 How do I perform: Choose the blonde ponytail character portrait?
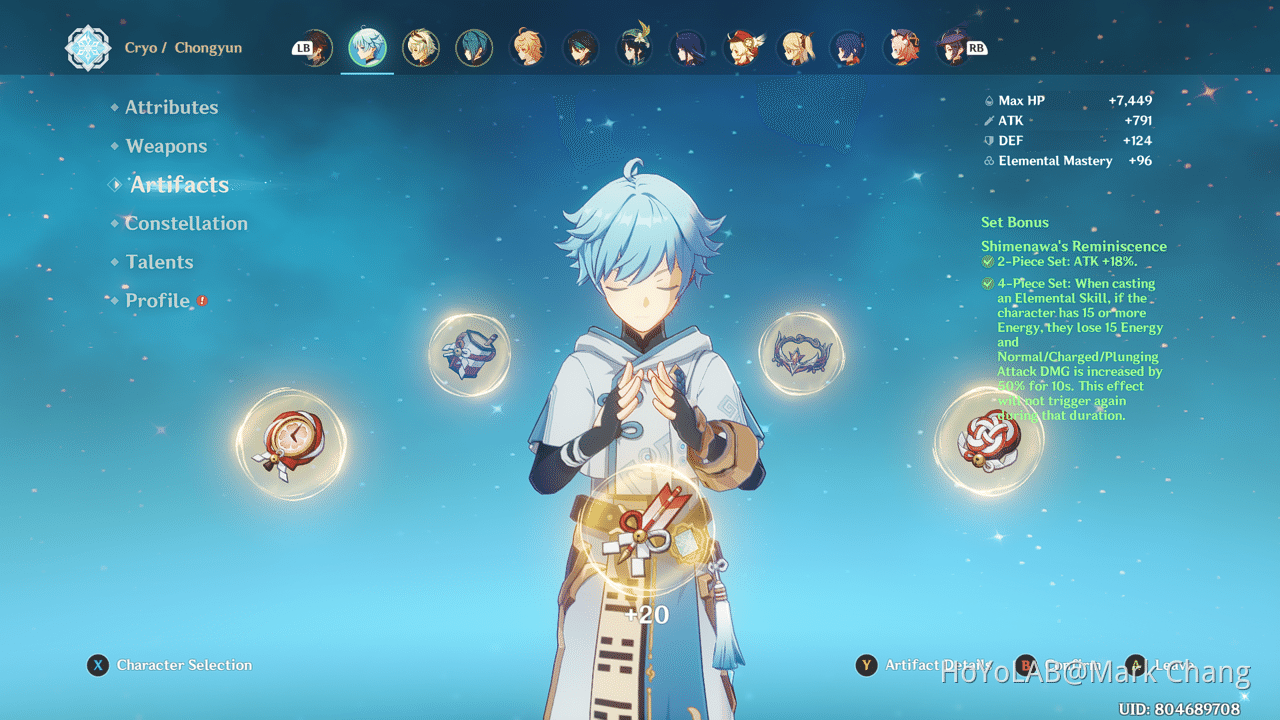[x=796, y=47]
